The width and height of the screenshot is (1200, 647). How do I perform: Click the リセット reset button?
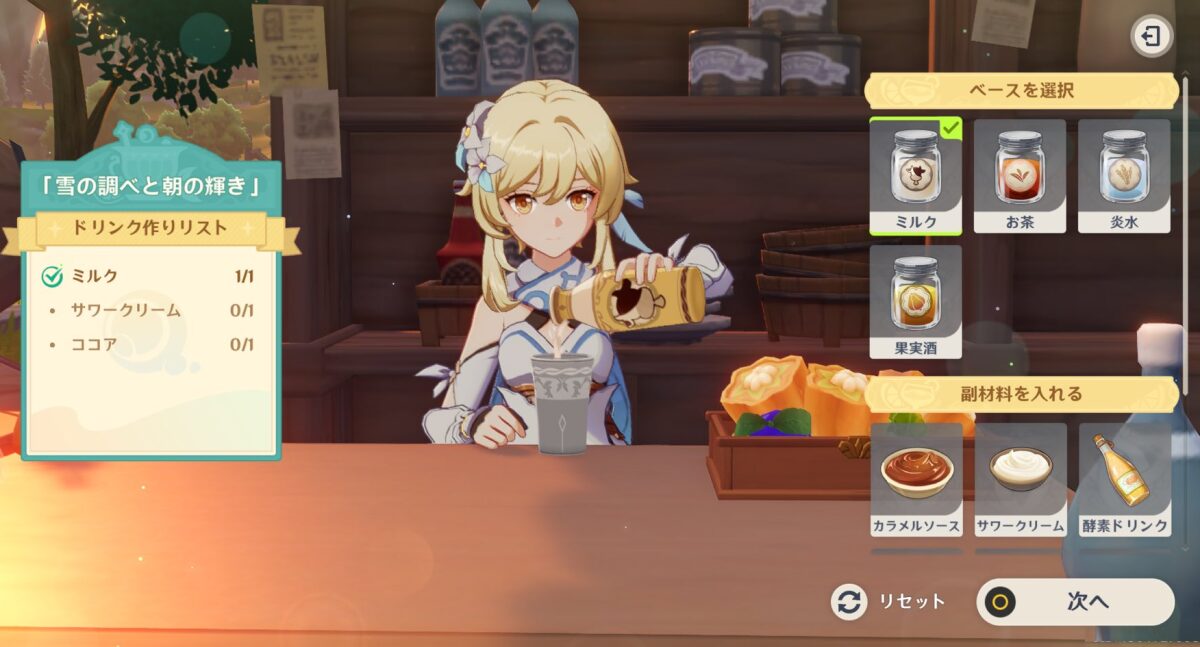[889, 602]
